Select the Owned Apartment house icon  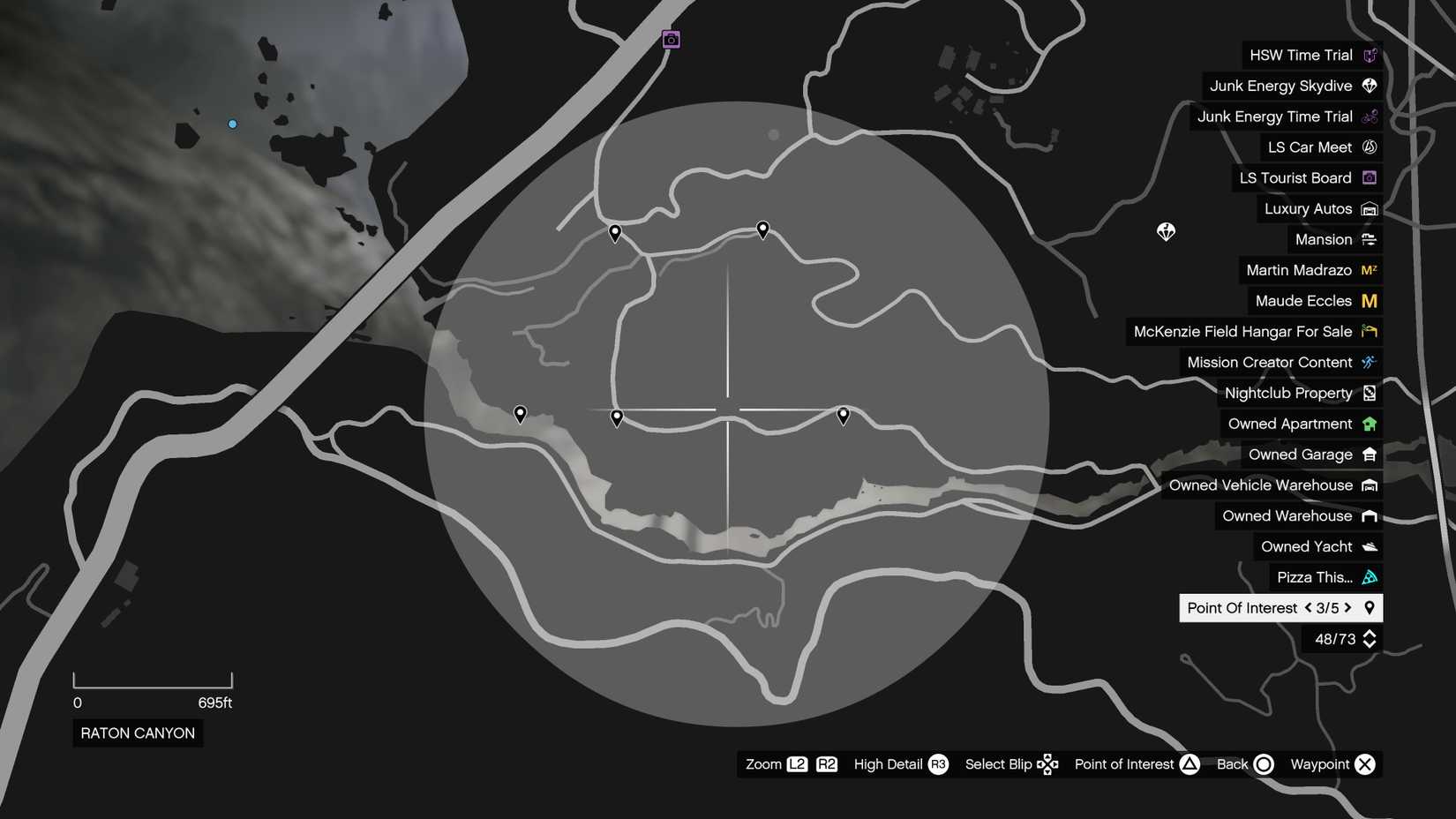[x=1369, y=424]
